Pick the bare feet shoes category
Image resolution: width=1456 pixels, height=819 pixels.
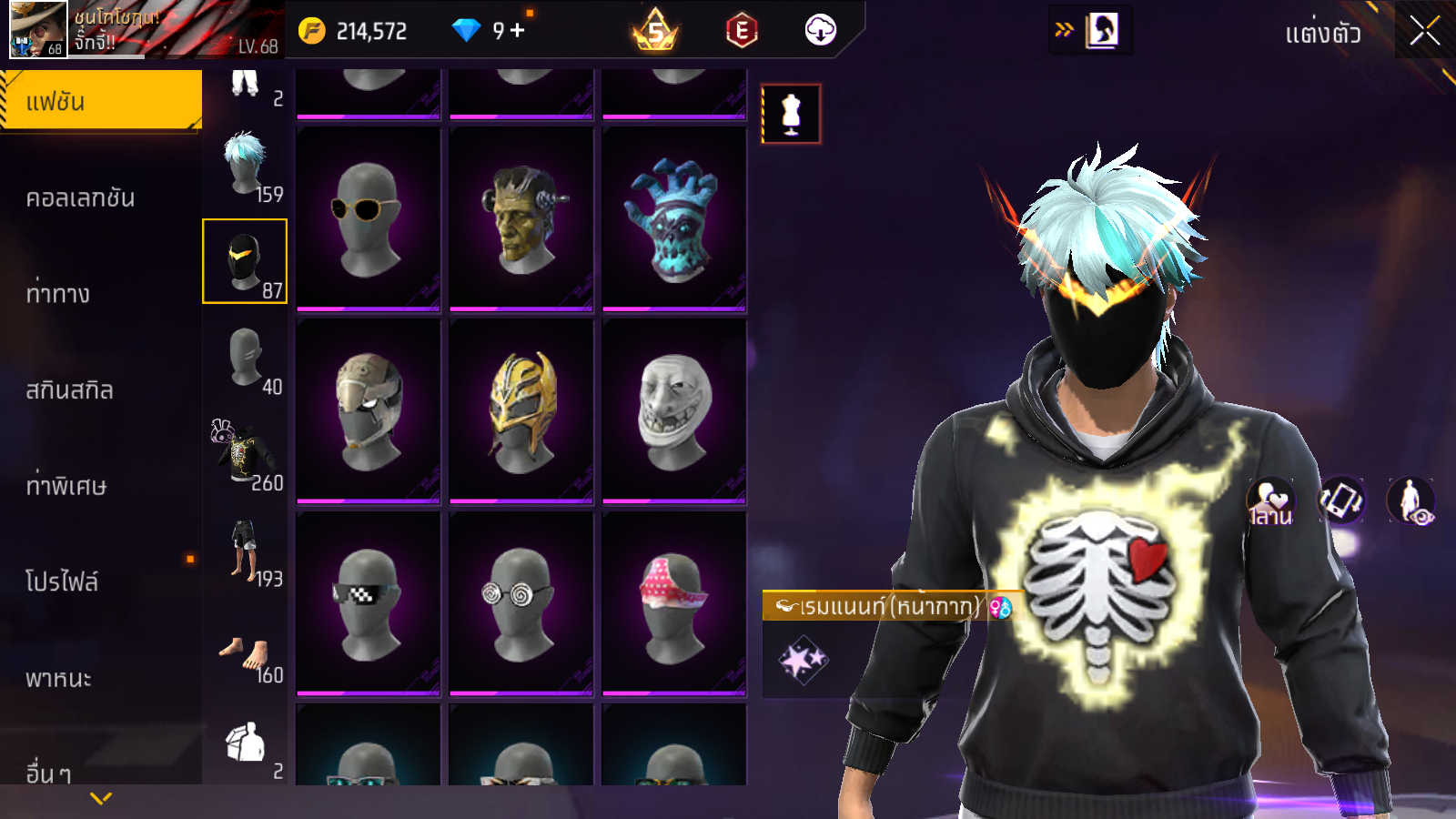[x=244, y=653]
